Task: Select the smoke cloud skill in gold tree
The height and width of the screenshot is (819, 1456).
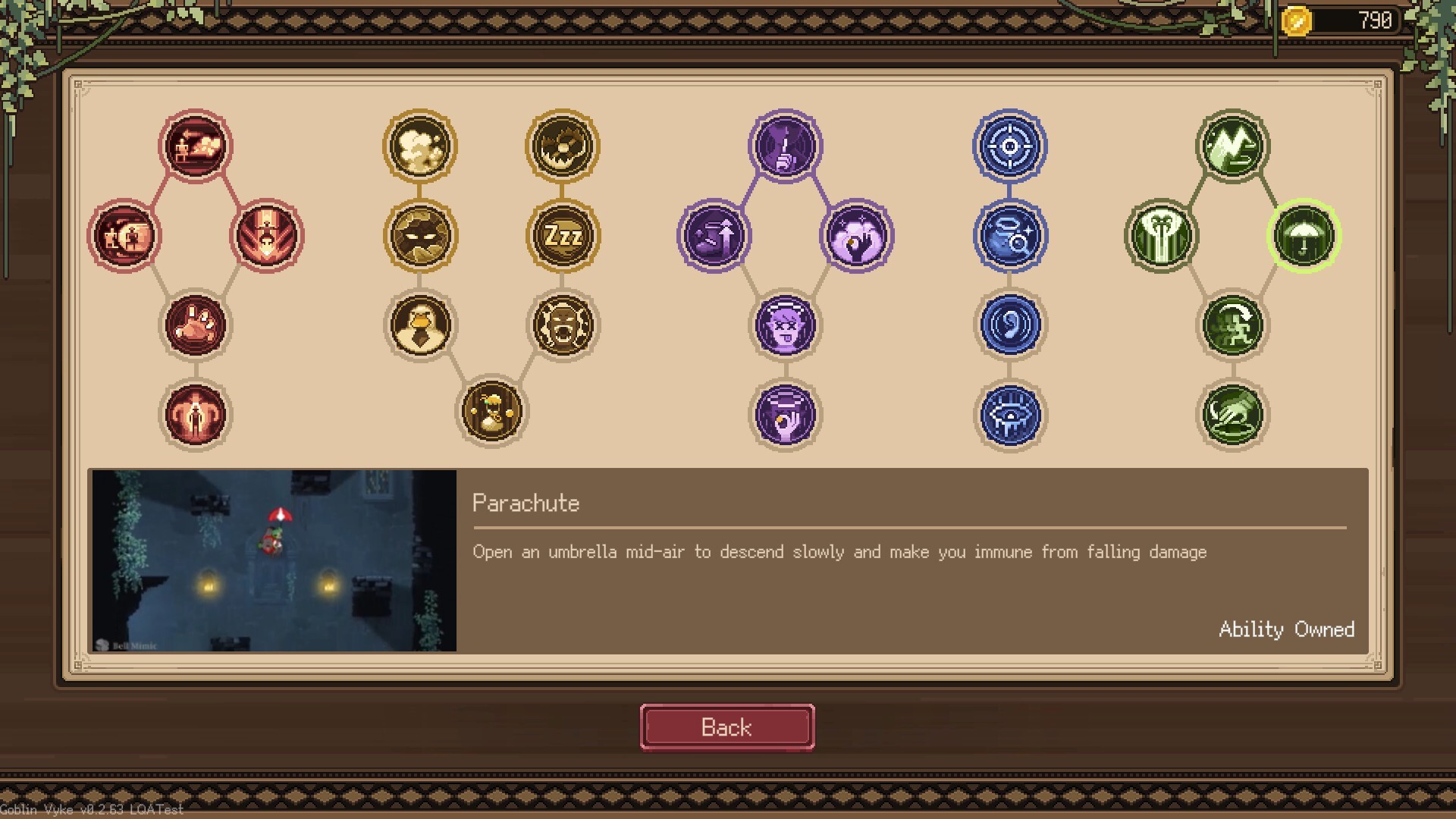Action: pyautogui.click(x=419, y=146)
